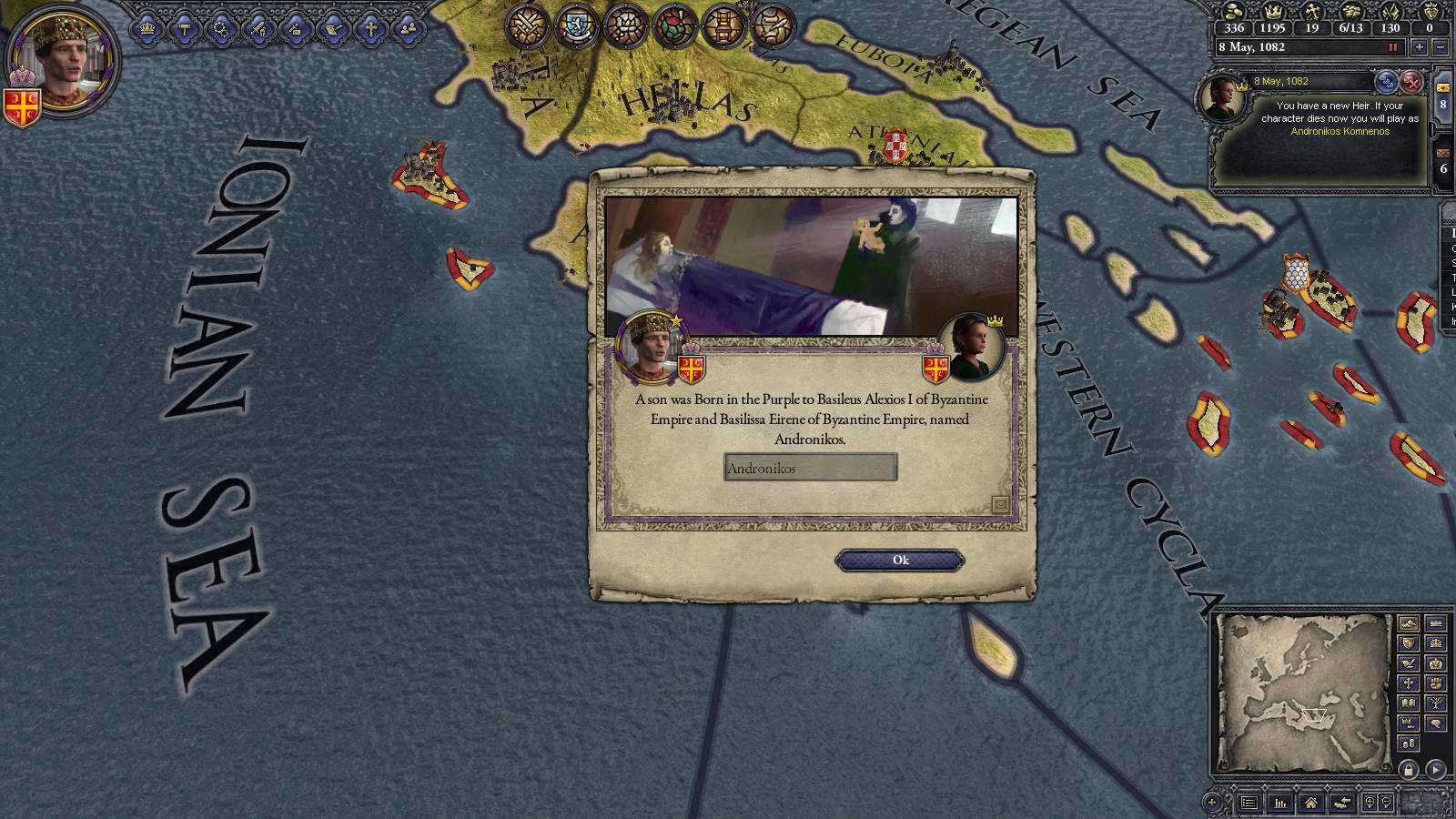The width and height of the screenshot is (1456, 819).
Task: Switch to terrain map mode with mountain icon
Action: (x=1409, y=622)
